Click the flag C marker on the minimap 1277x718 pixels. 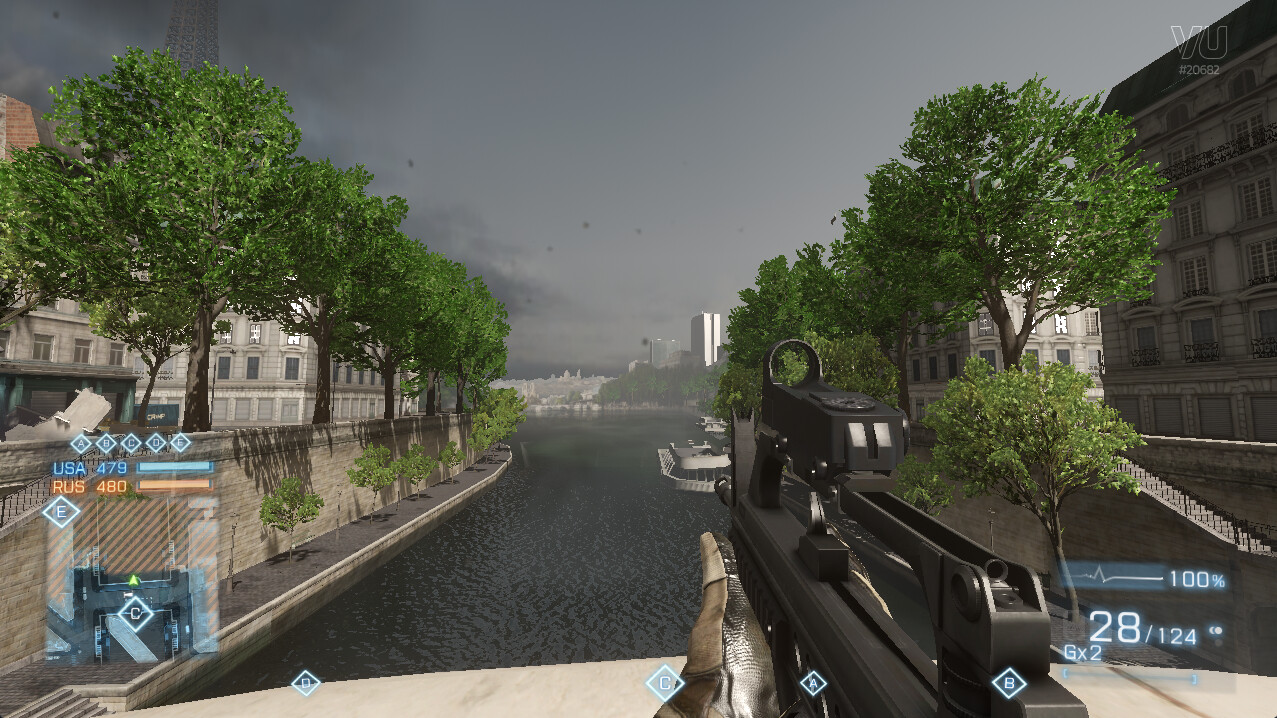point(135,612)
